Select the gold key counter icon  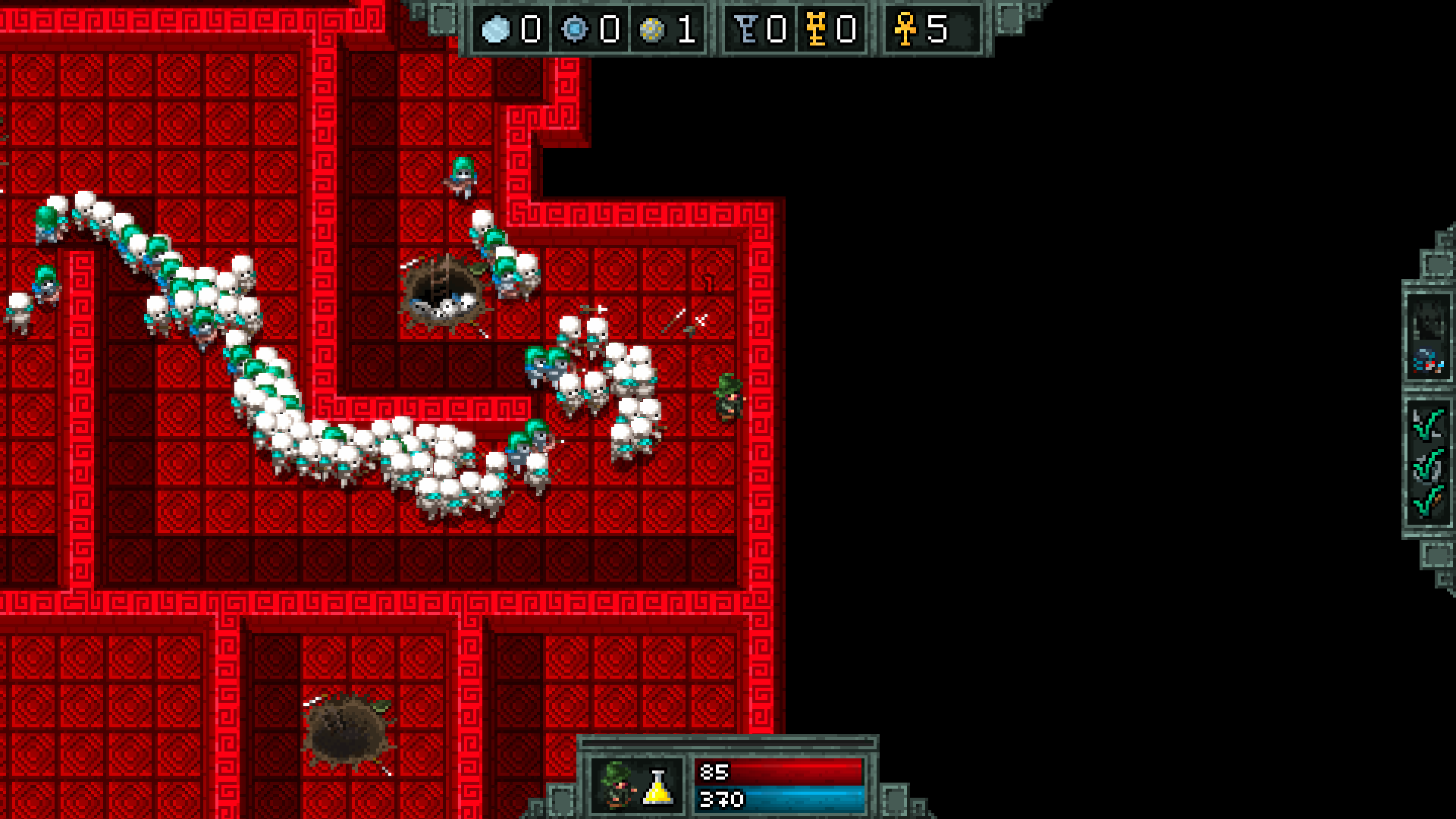point(817,29)
